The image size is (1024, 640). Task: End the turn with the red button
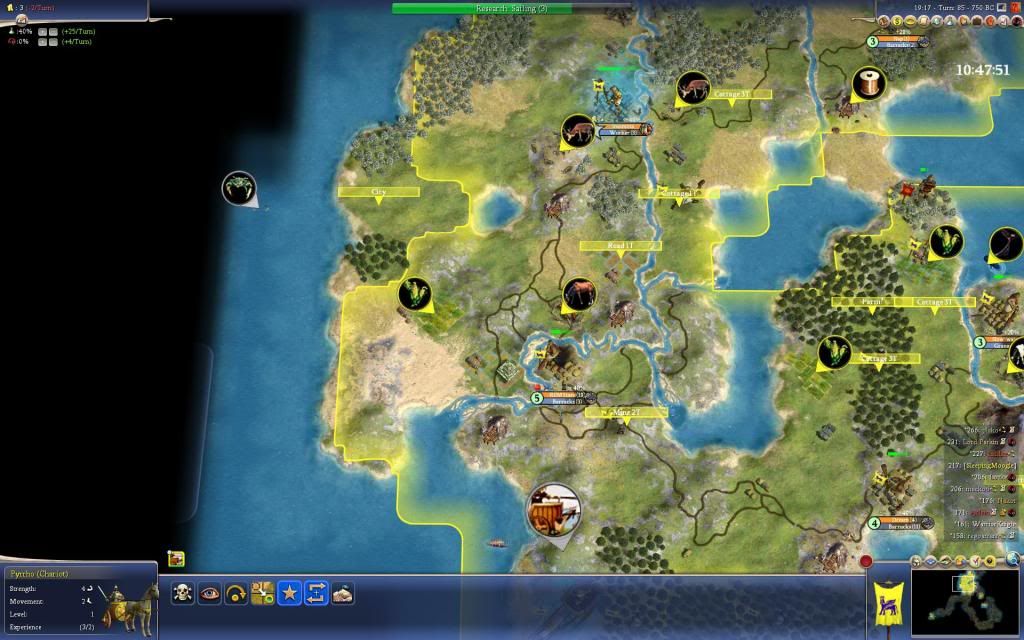tap(866, 562)
